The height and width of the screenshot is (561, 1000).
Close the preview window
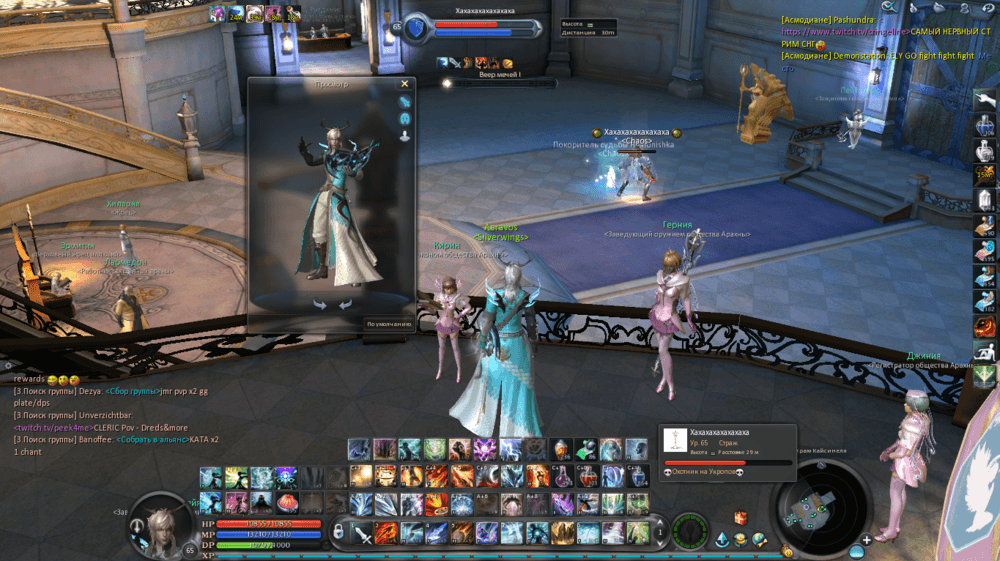point(405,85)
